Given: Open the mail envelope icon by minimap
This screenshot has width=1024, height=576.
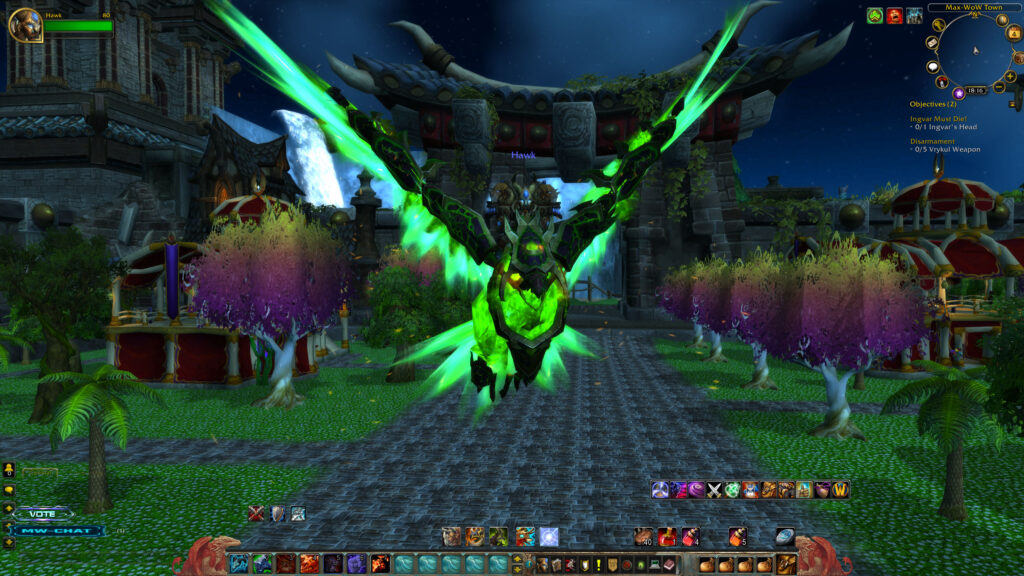Looking at the screenshot, I should tap(934, 43).
